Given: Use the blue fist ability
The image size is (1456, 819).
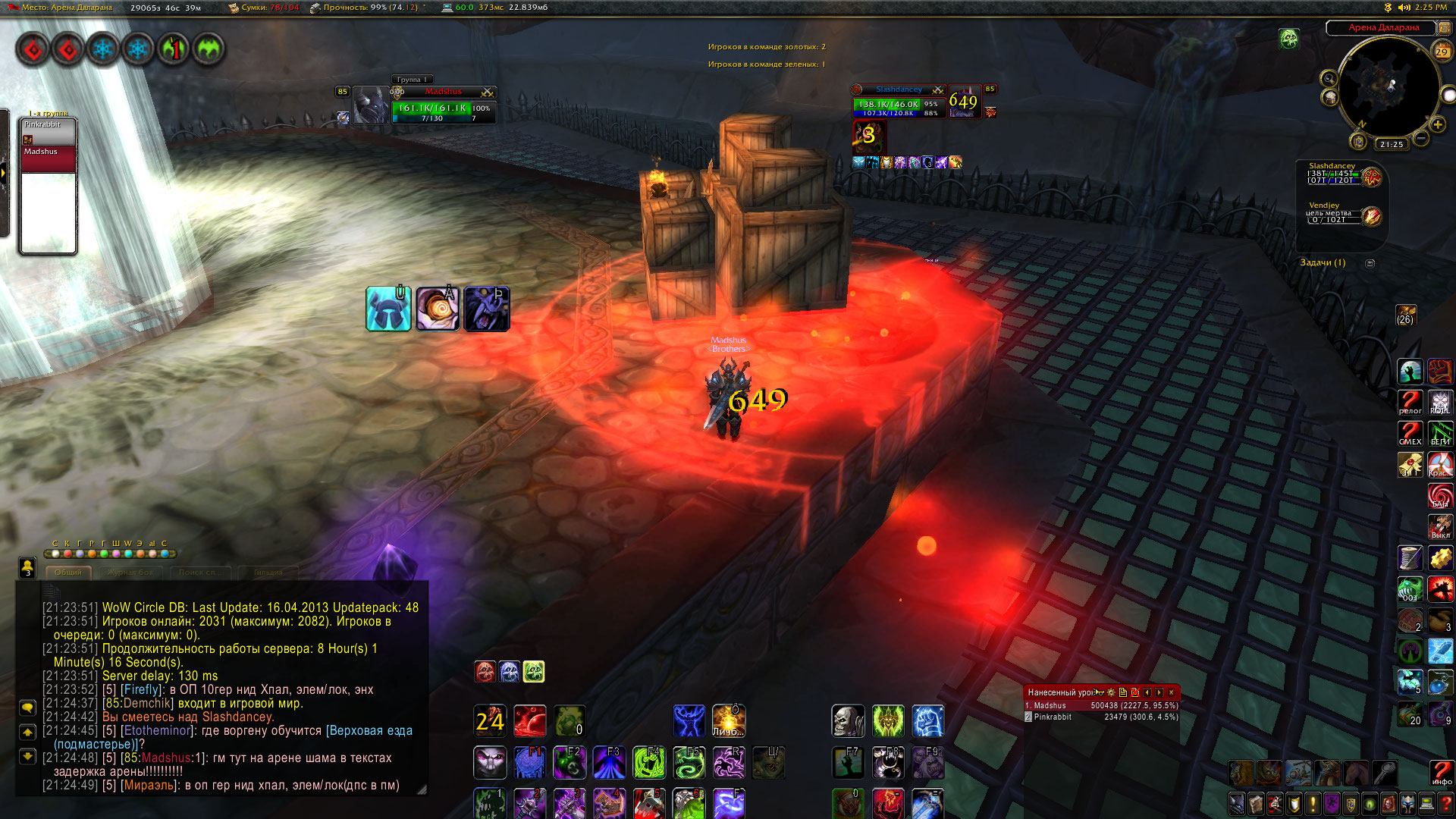Looking at the screenshot, I should pyautogui.click(x=927, y=720).
